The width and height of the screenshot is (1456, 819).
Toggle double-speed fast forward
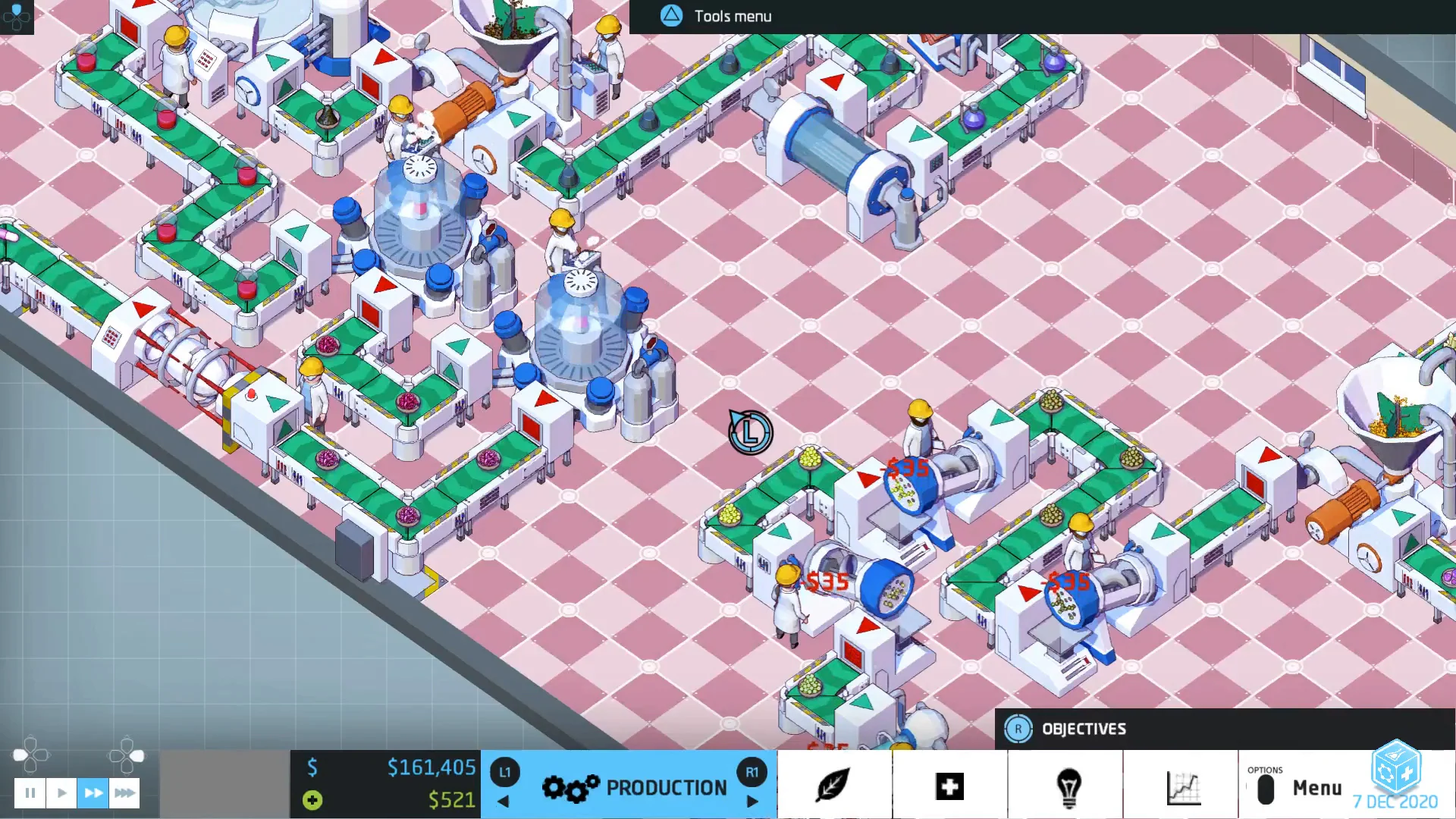point(93,792)
